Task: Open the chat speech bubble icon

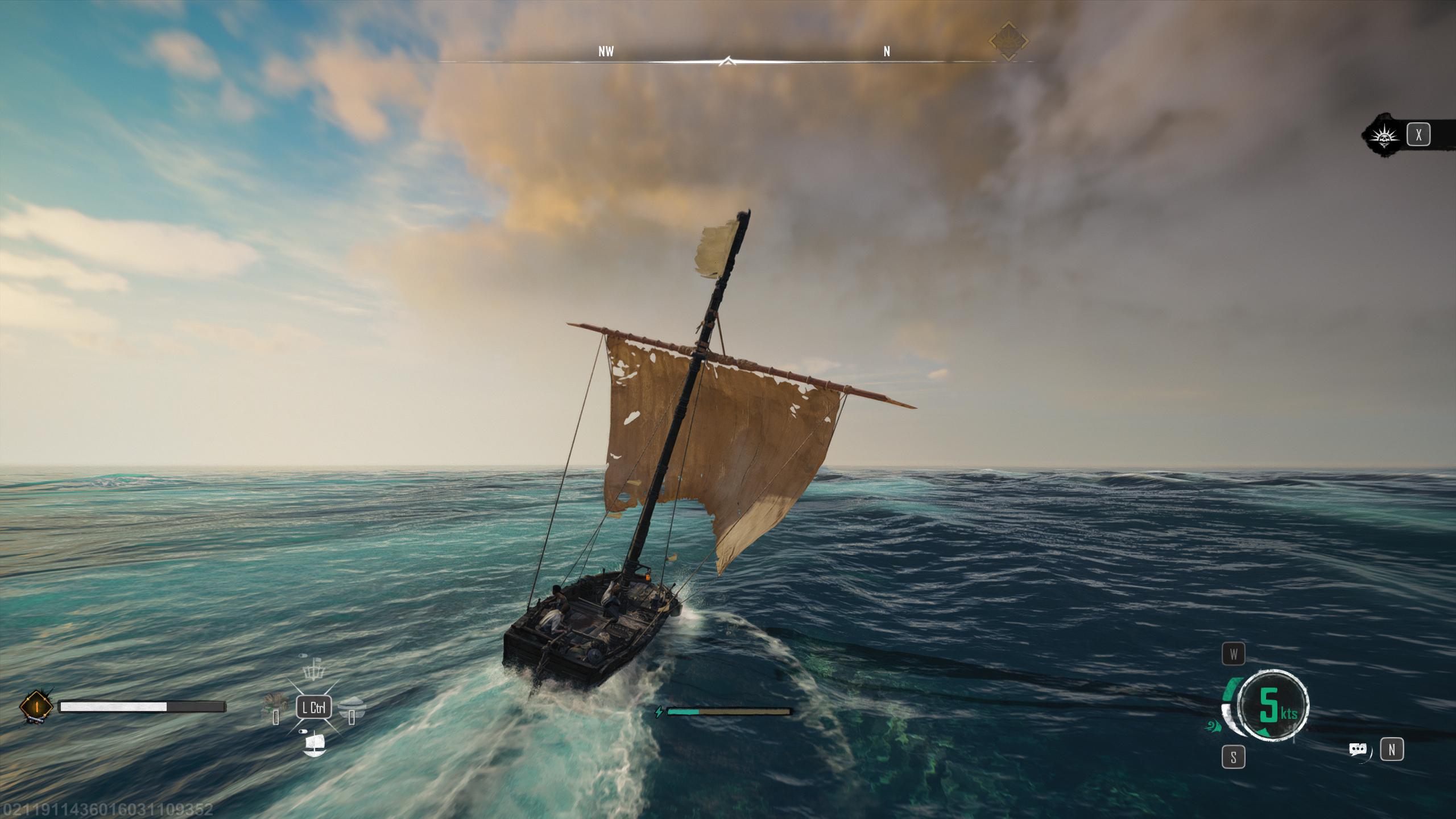Action: pyautogui.click(x=1358, y=750)
